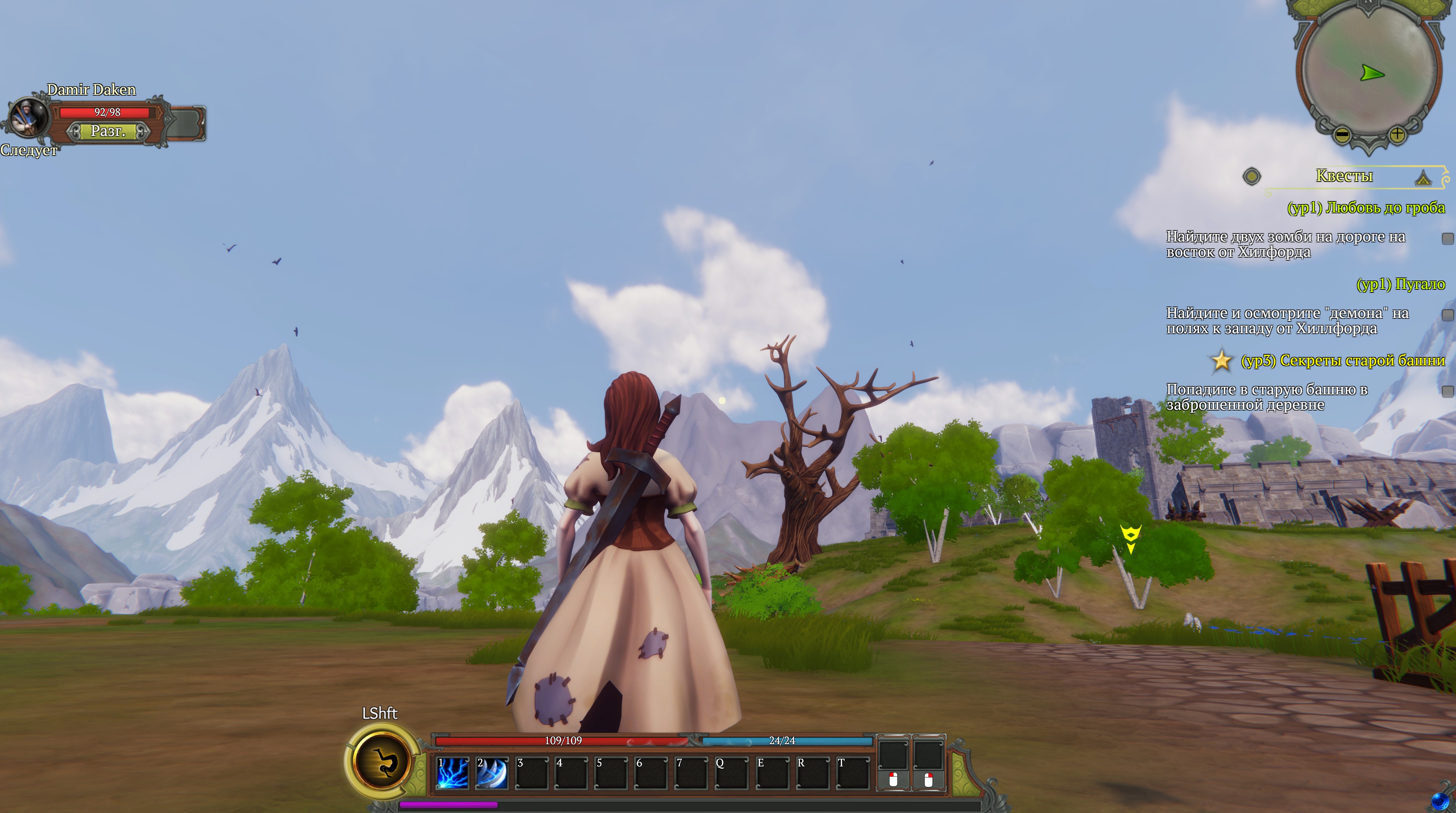Select the "Секреты старой башни" quest
The image size is (1456, 813).
(1342, 360)
